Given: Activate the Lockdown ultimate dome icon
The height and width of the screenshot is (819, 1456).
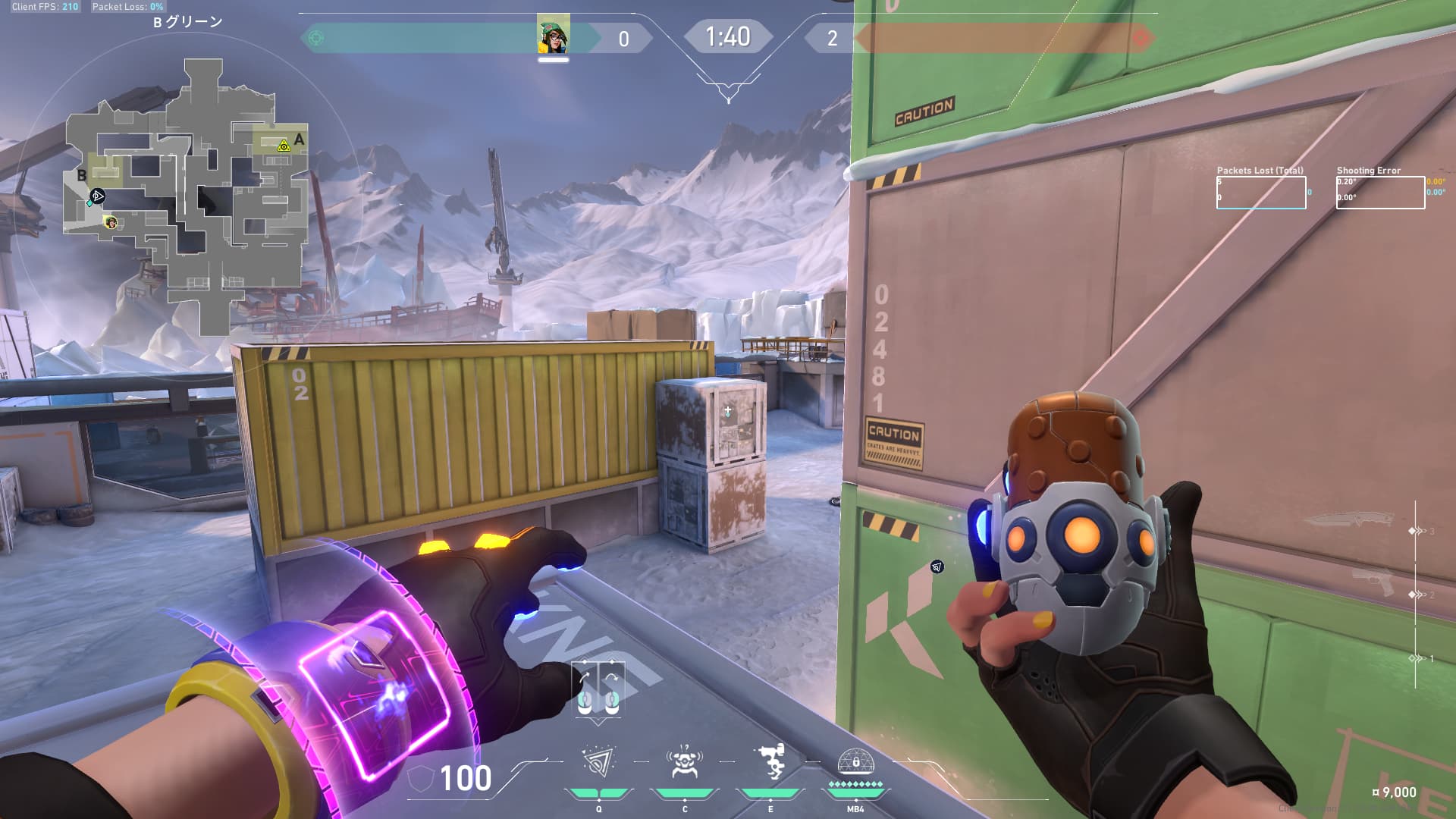Looking at the screenshot, I should (x=855, y=761).
